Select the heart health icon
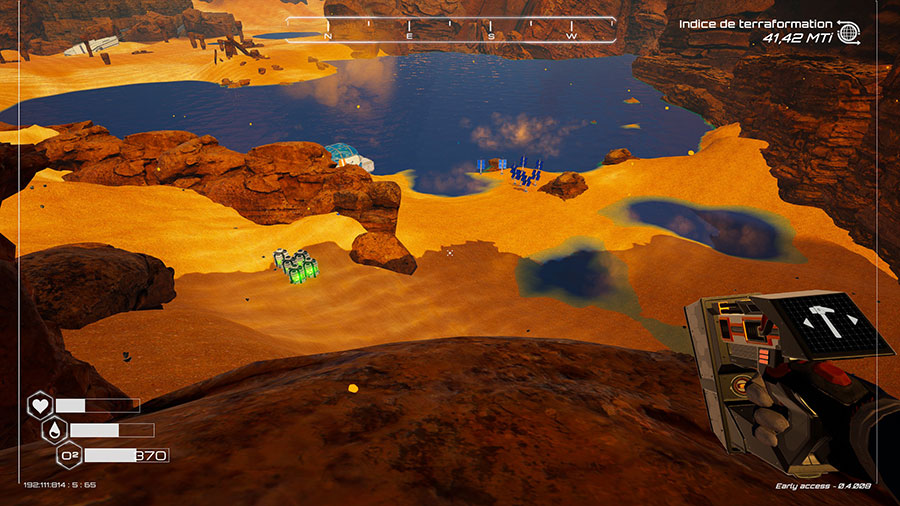This screenshot has width=900, height=506. click(40, 406)
